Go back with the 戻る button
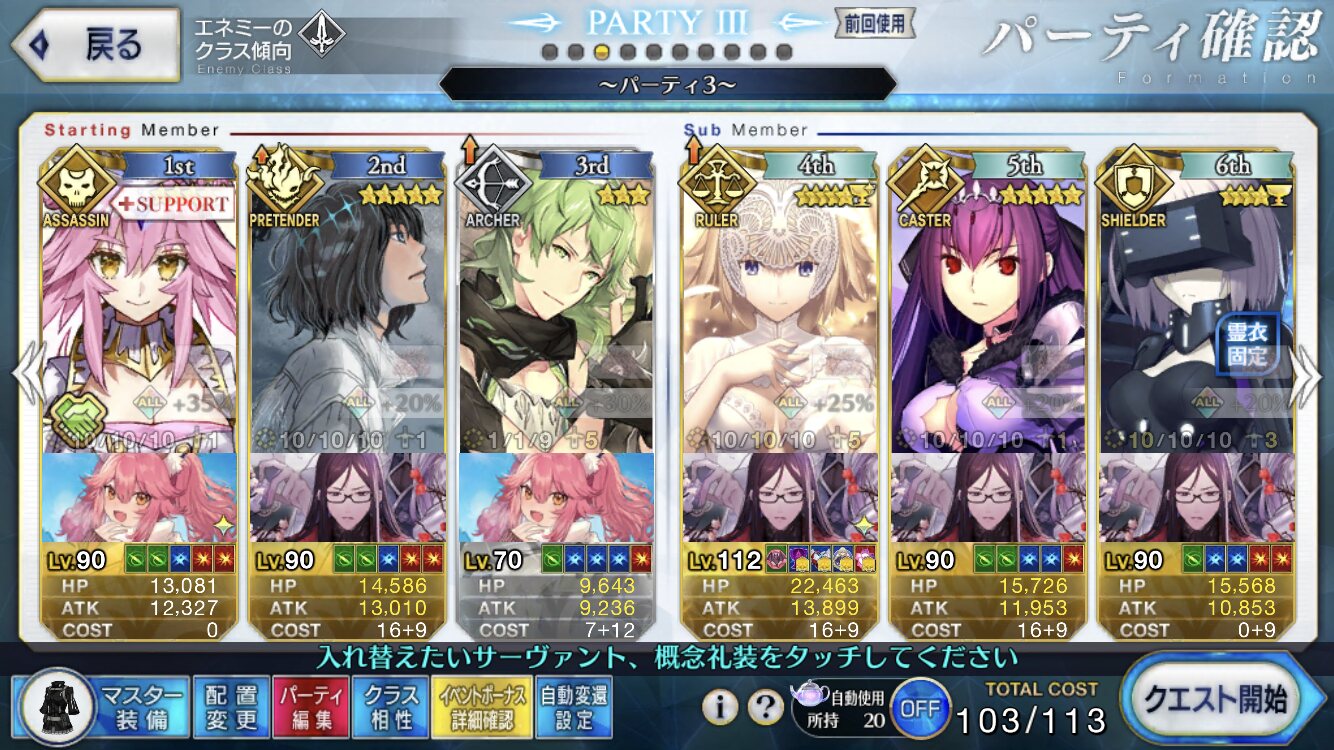1334x750 pixels. 93,46
